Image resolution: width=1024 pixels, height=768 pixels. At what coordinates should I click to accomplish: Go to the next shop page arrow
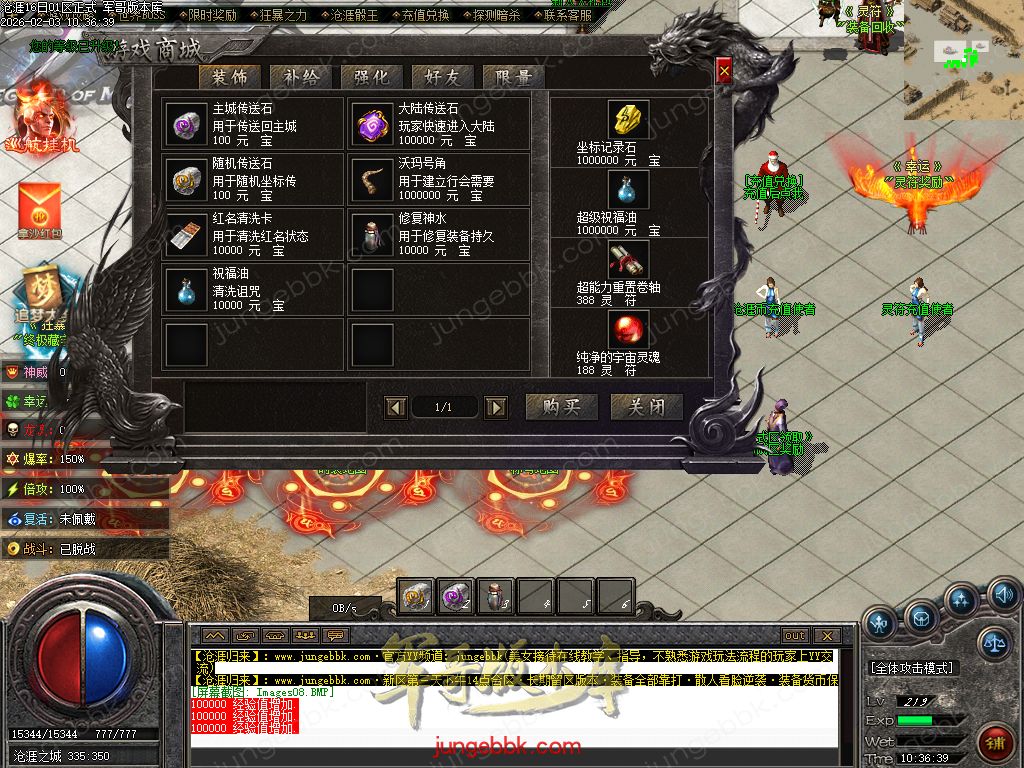(x=495, y=407)
